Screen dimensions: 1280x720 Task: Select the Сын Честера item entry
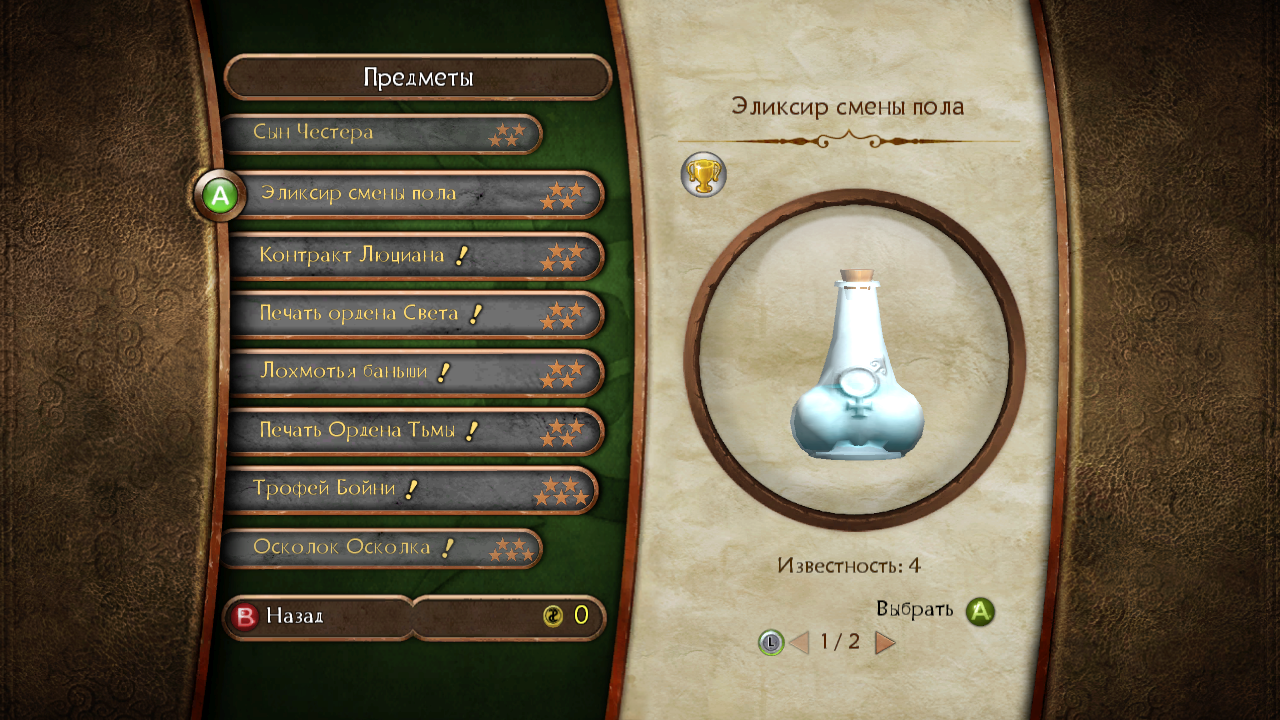click(380, 134)
